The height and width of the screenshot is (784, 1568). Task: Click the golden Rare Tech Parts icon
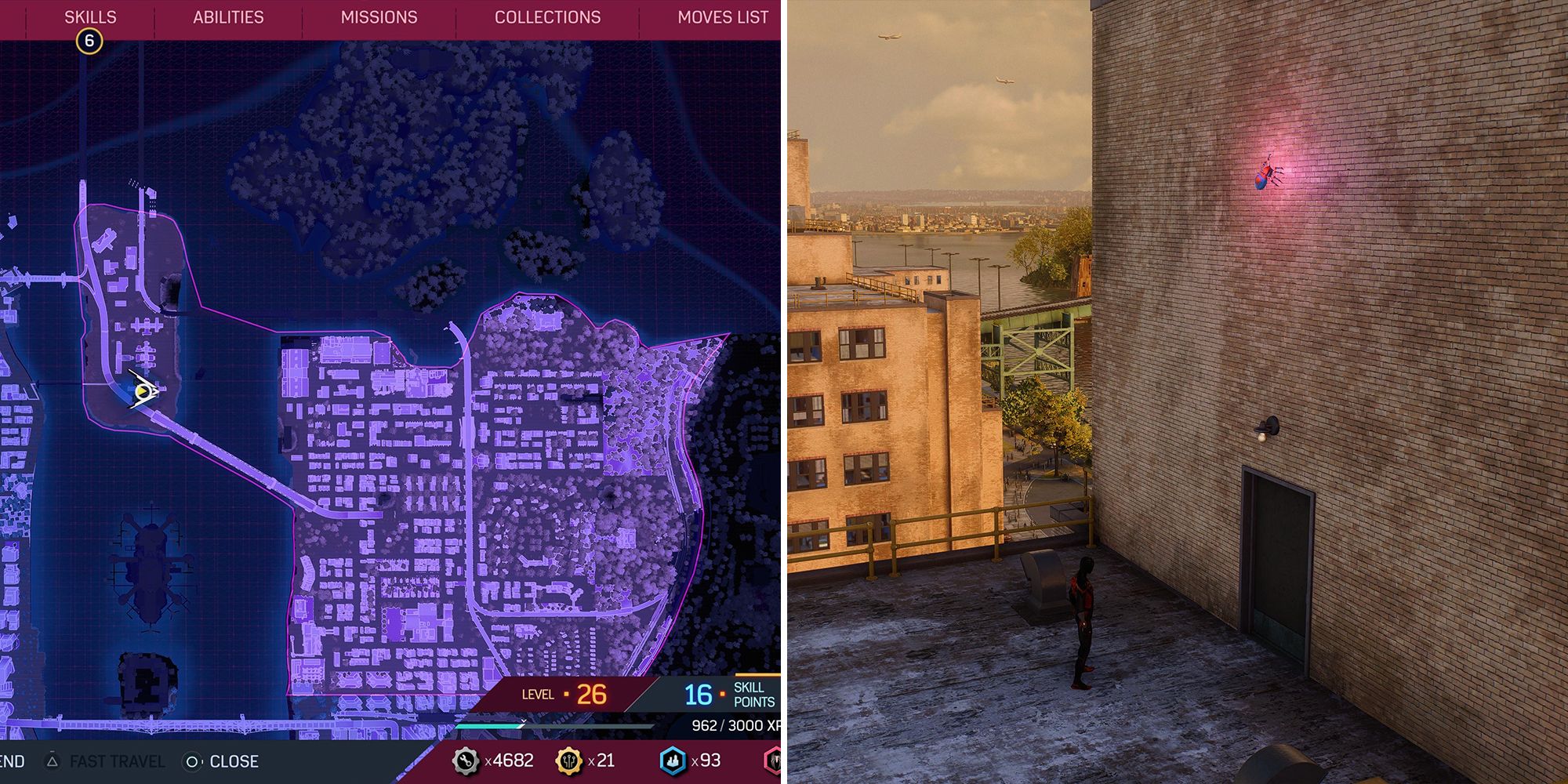tap(569, 760)
